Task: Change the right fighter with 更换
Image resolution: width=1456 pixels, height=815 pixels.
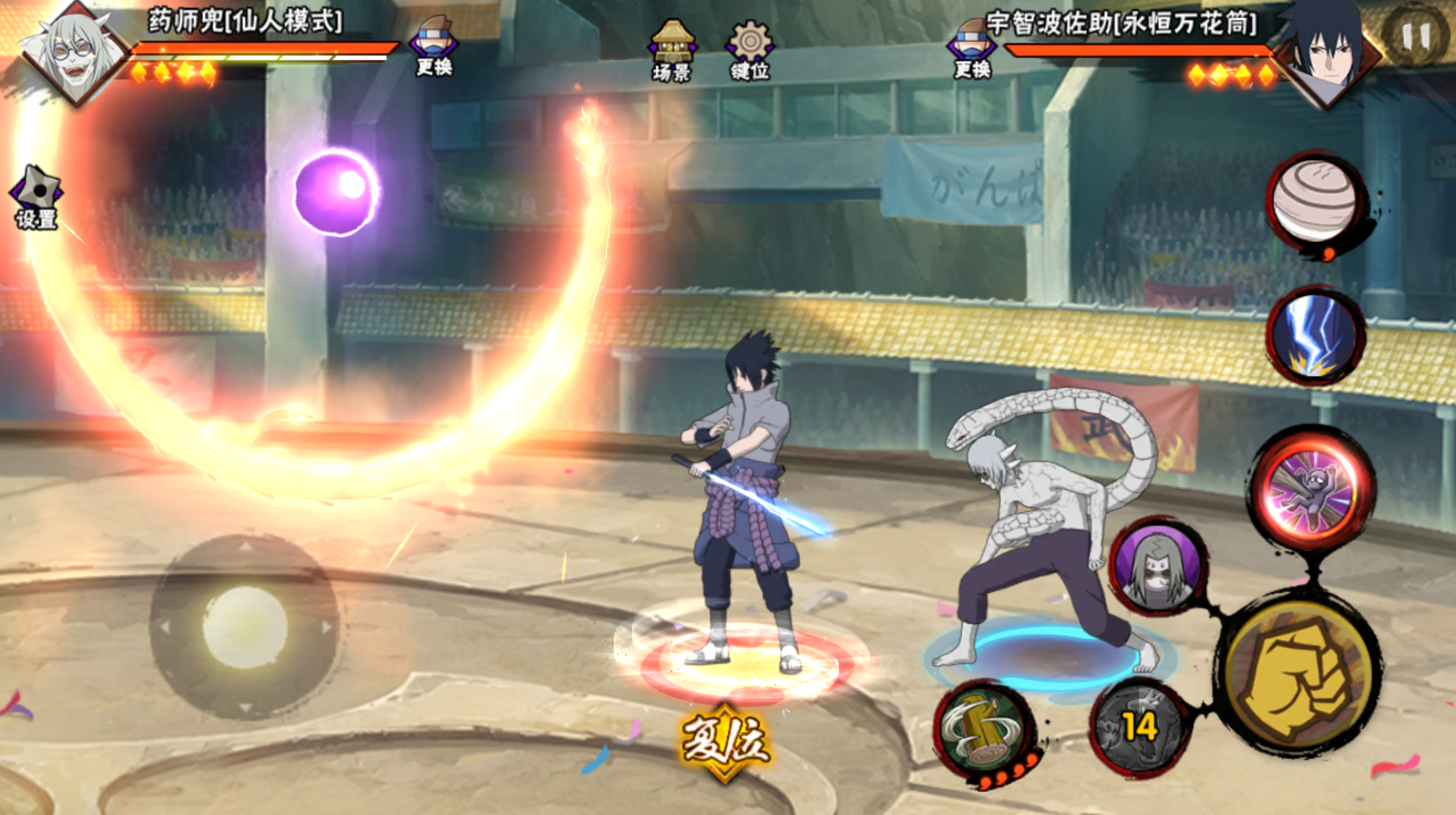Action: tap(972, 47)
